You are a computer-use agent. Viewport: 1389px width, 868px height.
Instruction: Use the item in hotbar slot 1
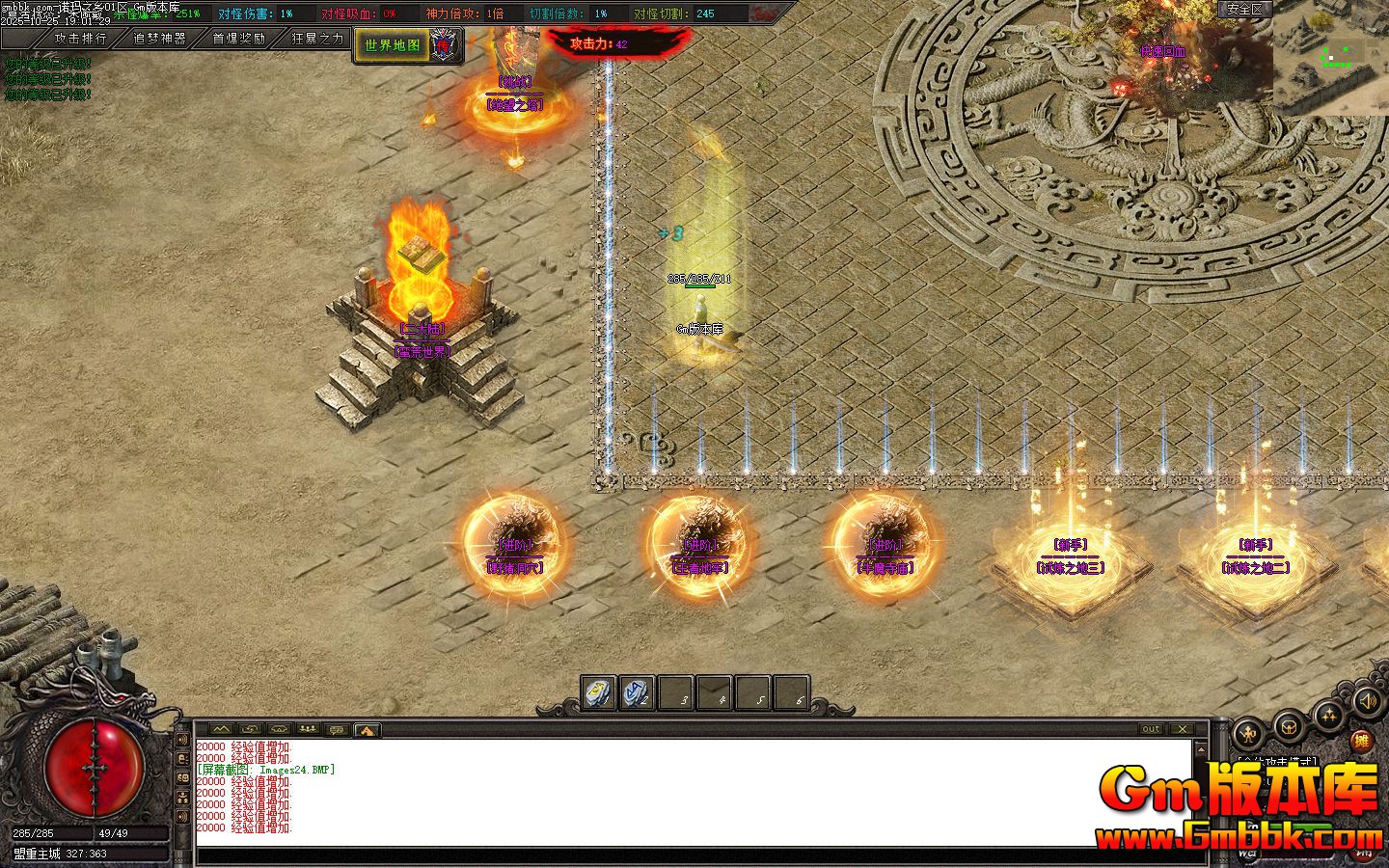(598, 692)
